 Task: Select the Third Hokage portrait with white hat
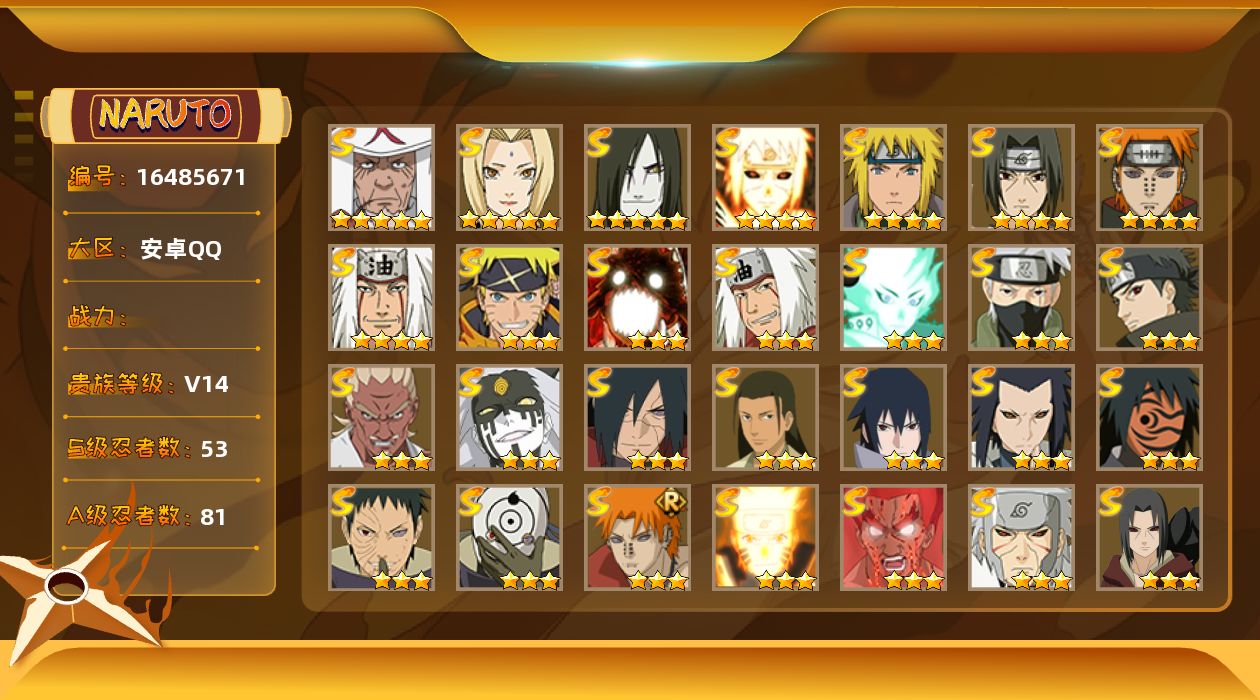point(381,178)
